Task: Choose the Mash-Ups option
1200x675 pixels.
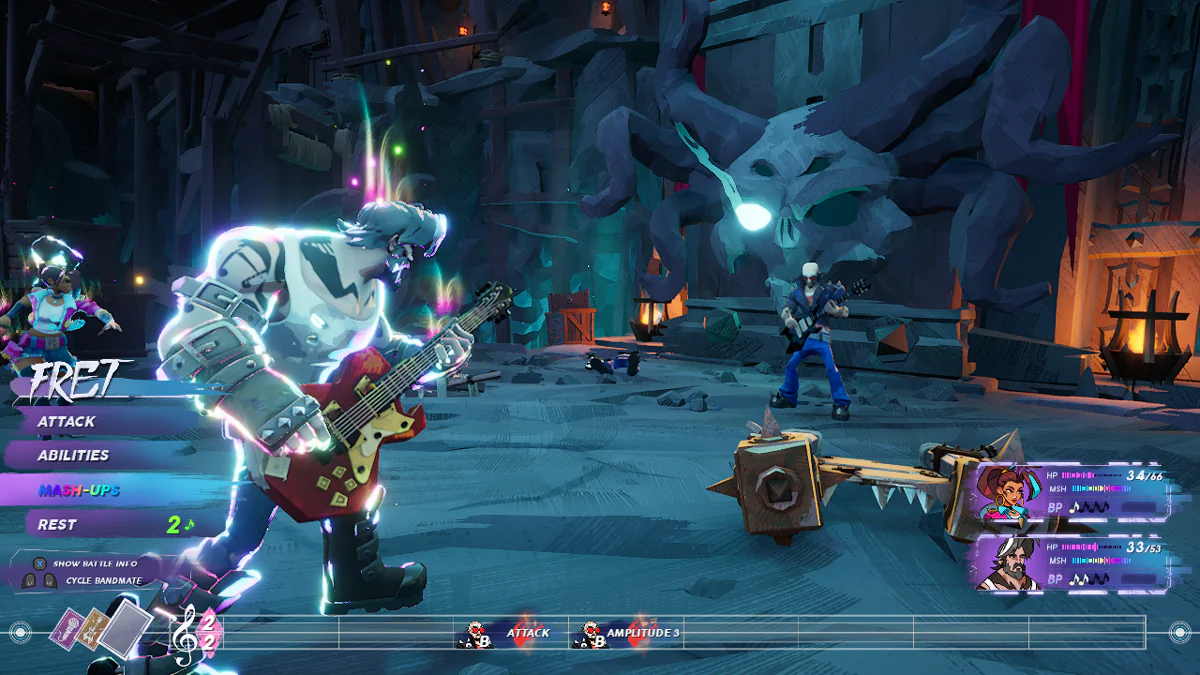Action: (x=78, y=490)
